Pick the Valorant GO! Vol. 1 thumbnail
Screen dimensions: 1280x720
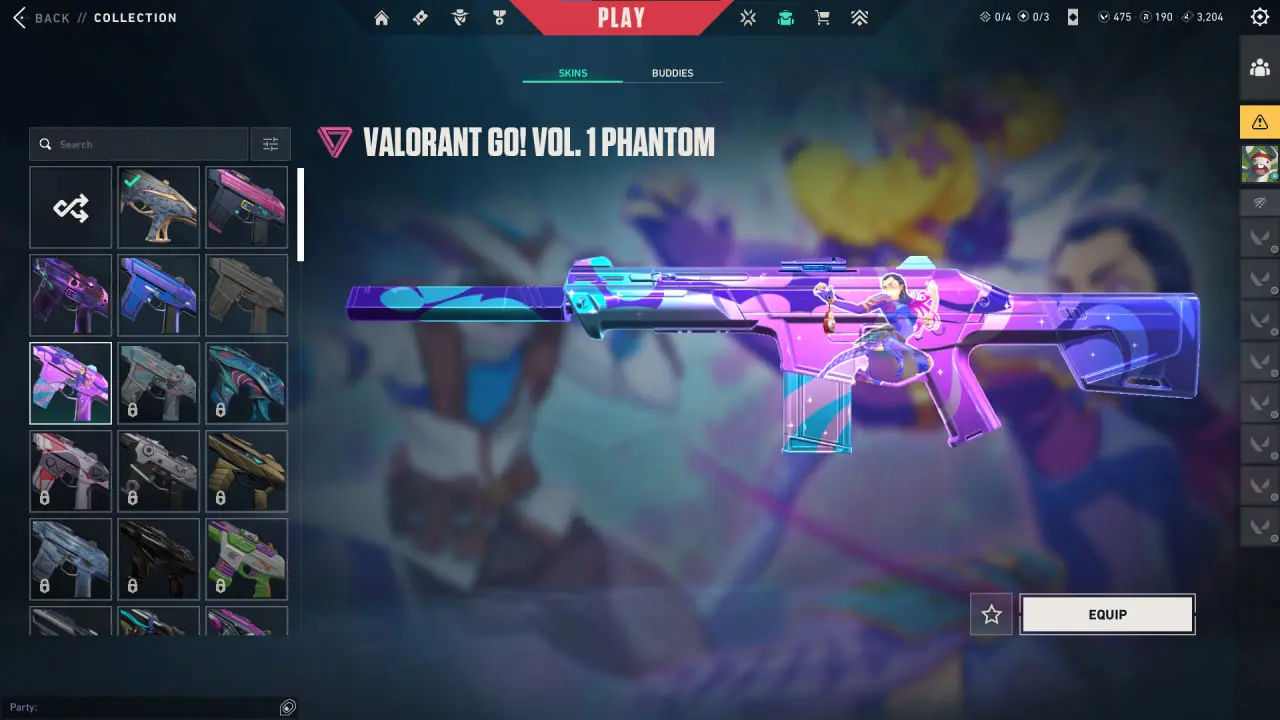[x=71, y=383]
